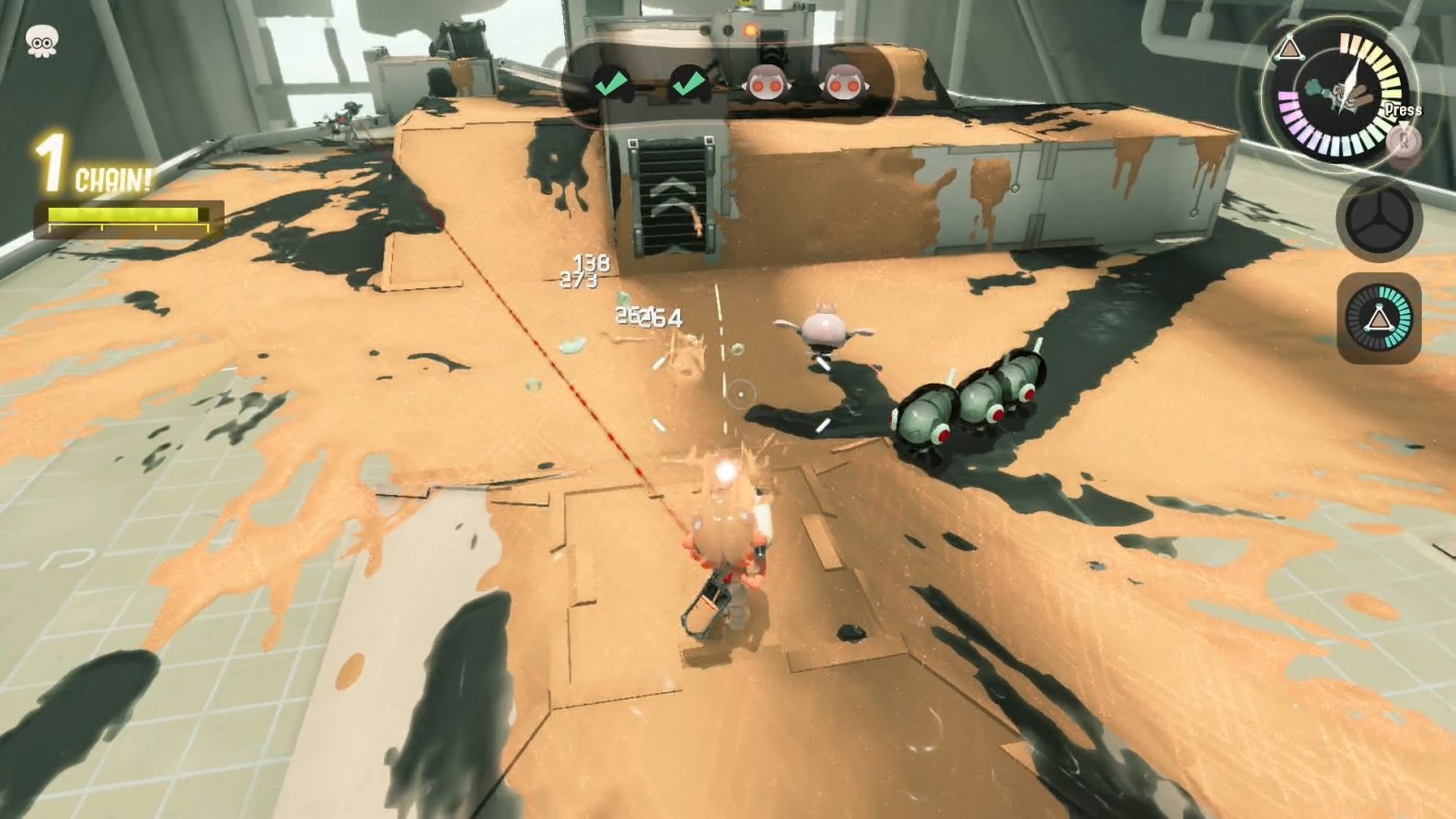1456x819 pixels.
Task: Trigger the special weapon gauge icon
Action: (x=1378, y=318)
